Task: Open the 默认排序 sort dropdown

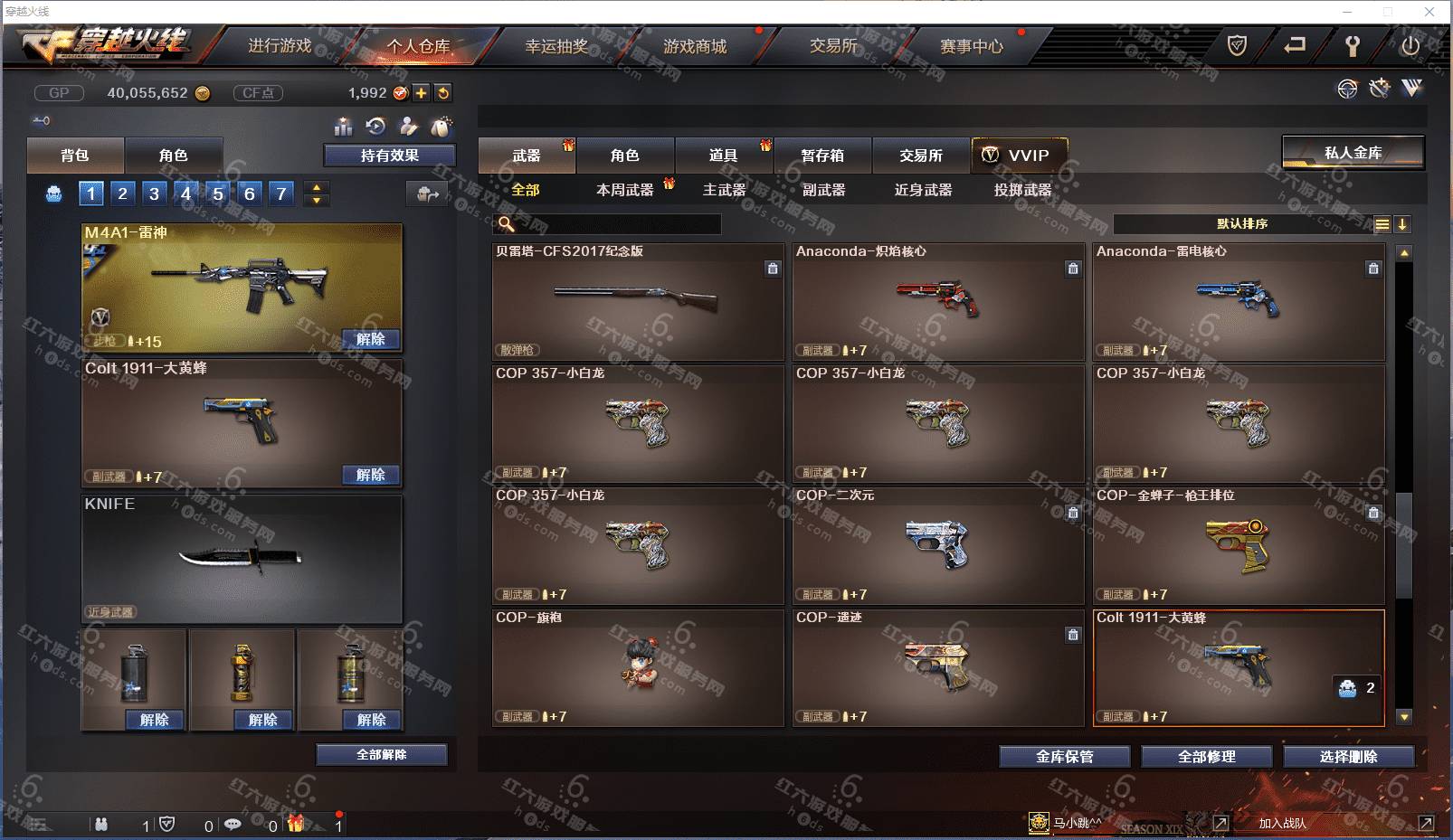Action: [x=1241, y=224]
